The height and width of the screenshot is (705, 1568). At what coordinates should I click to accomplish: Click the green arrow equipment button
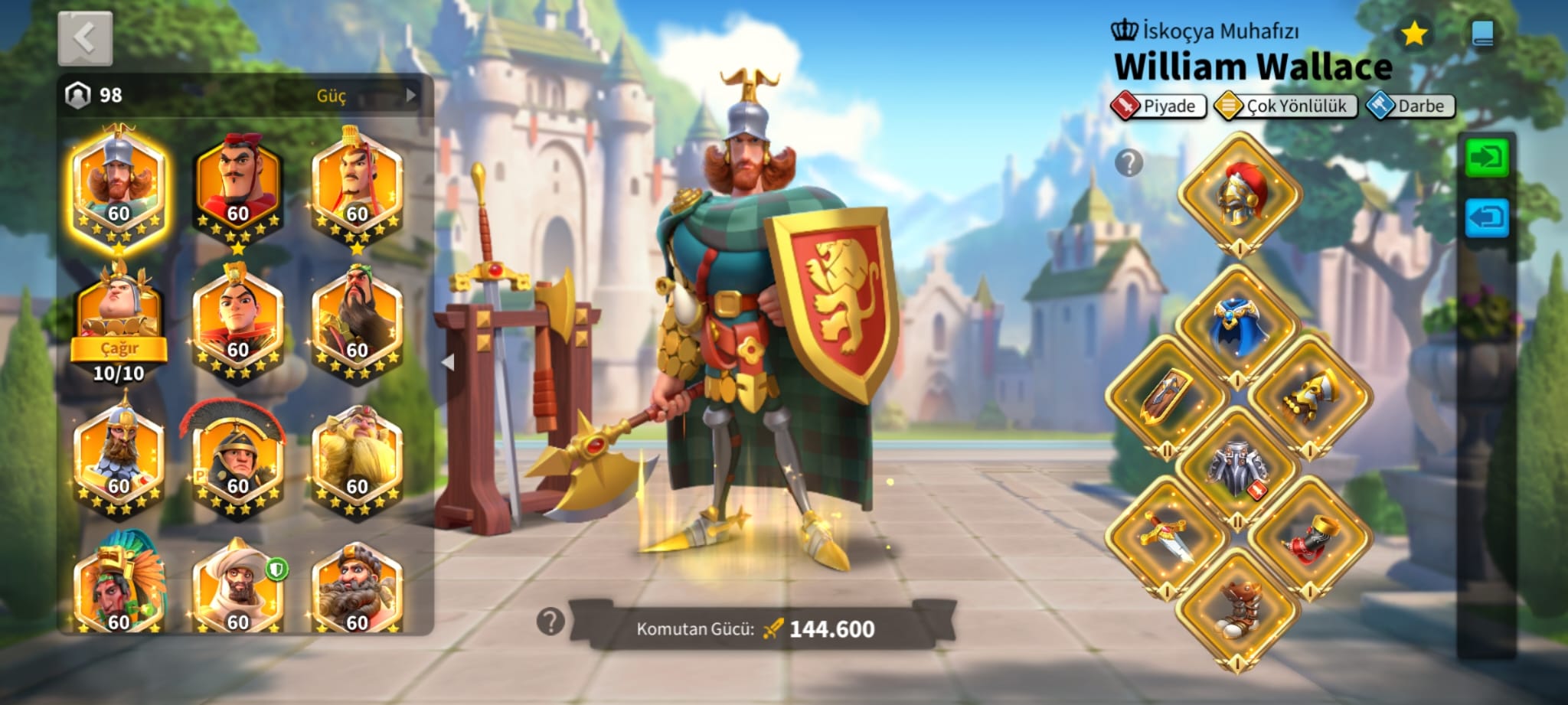pos(1486,158)
